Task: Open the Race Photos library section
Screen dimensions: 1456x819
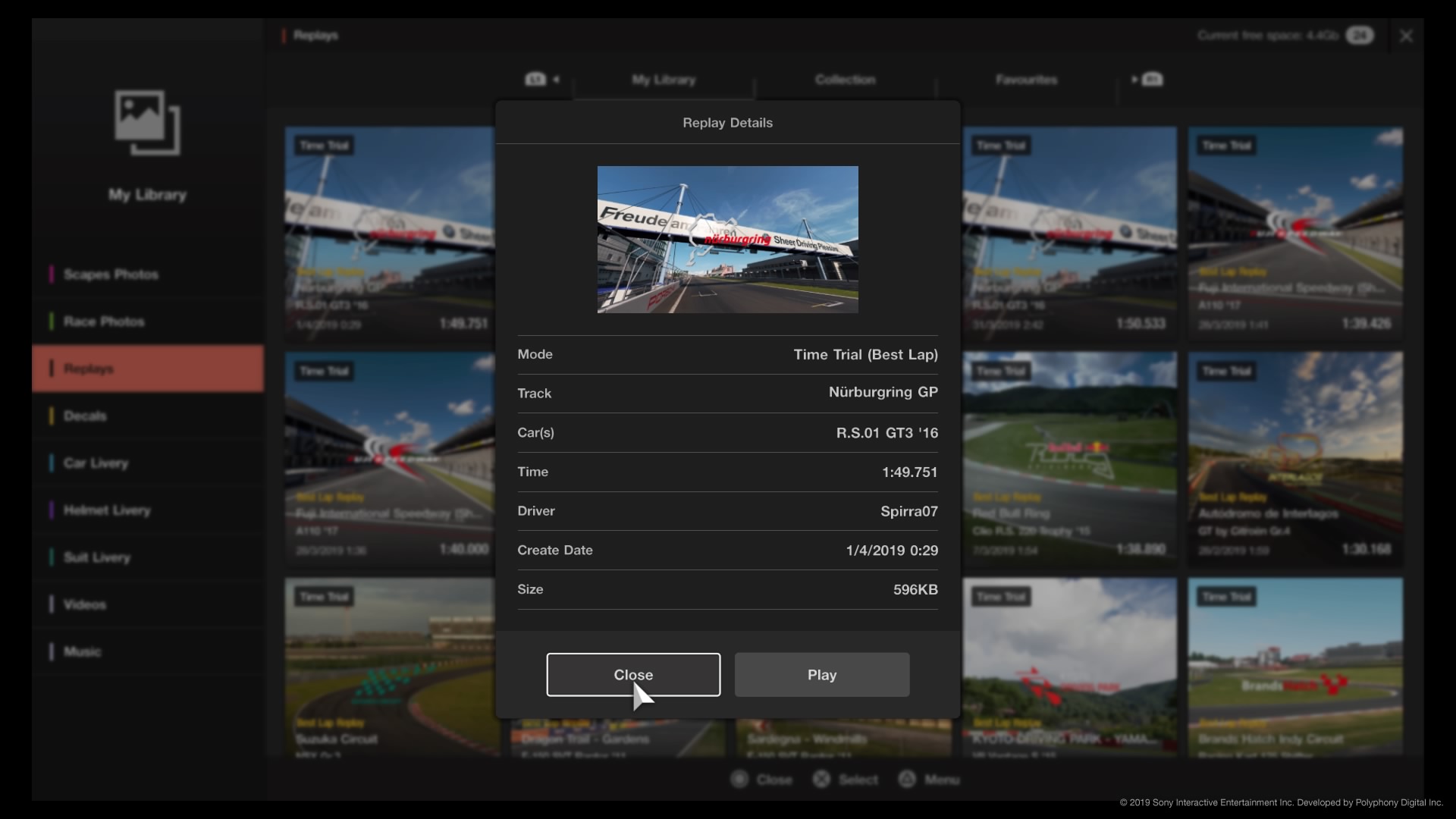Action: (104, 321)
